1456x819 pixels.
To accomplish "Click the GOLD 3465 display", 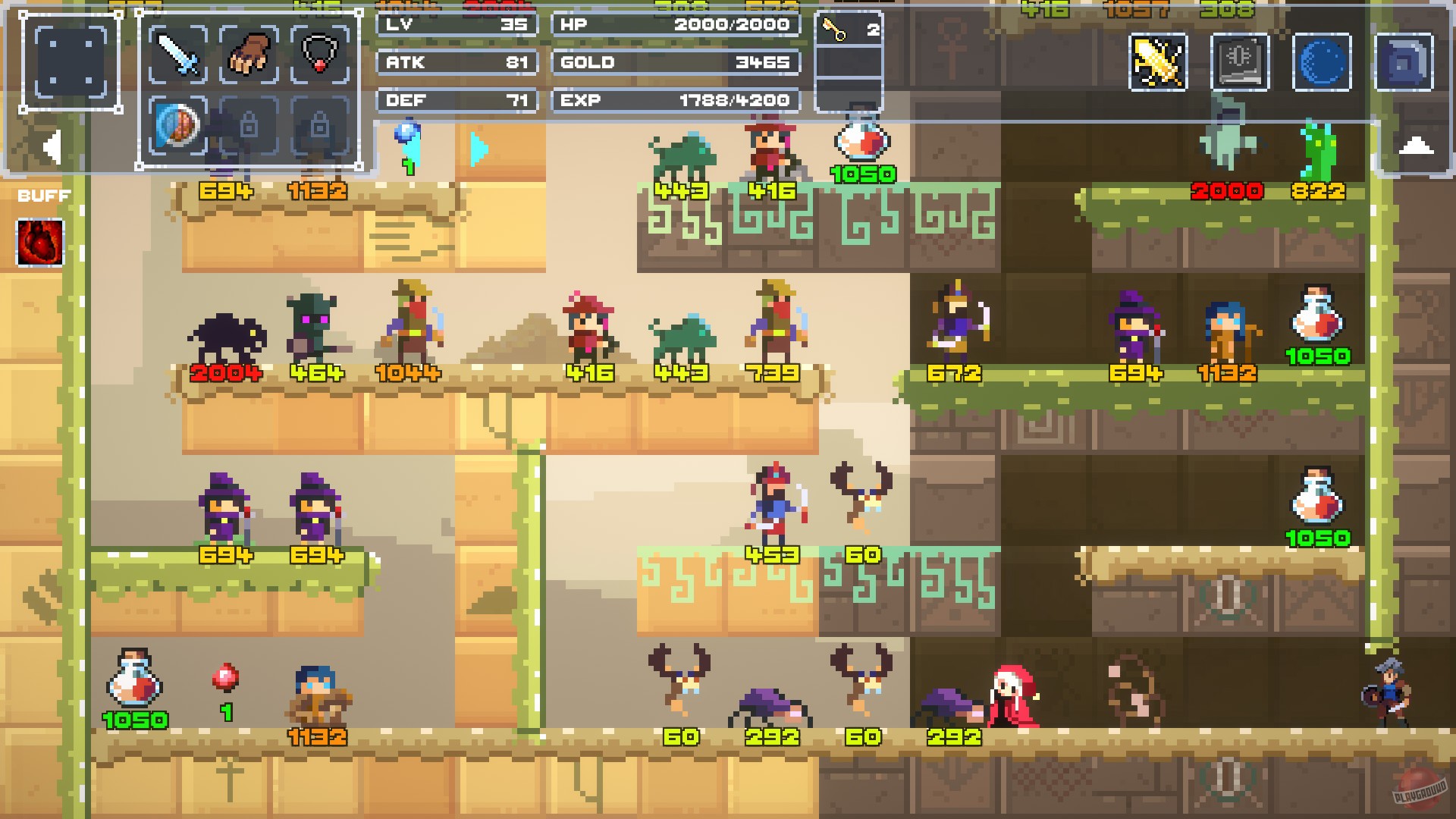I will coord(675,63).
